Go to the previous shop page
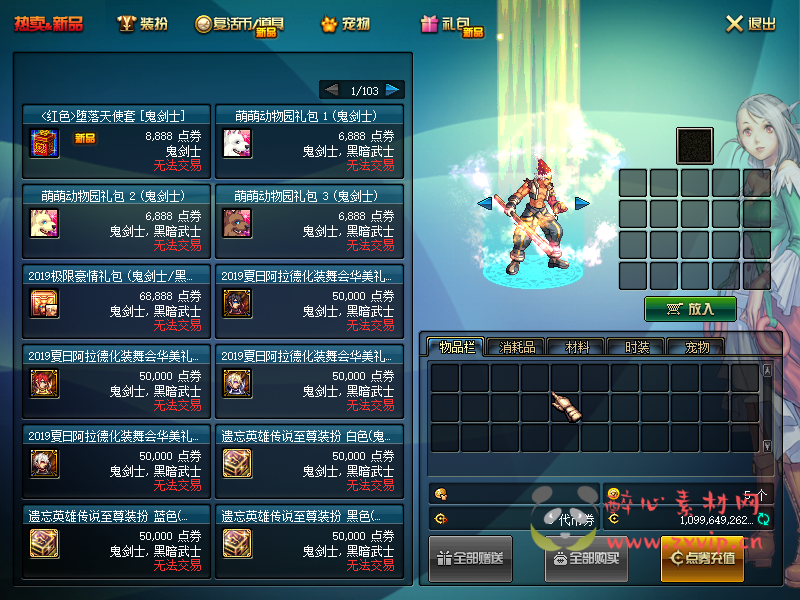 point(331,90)
